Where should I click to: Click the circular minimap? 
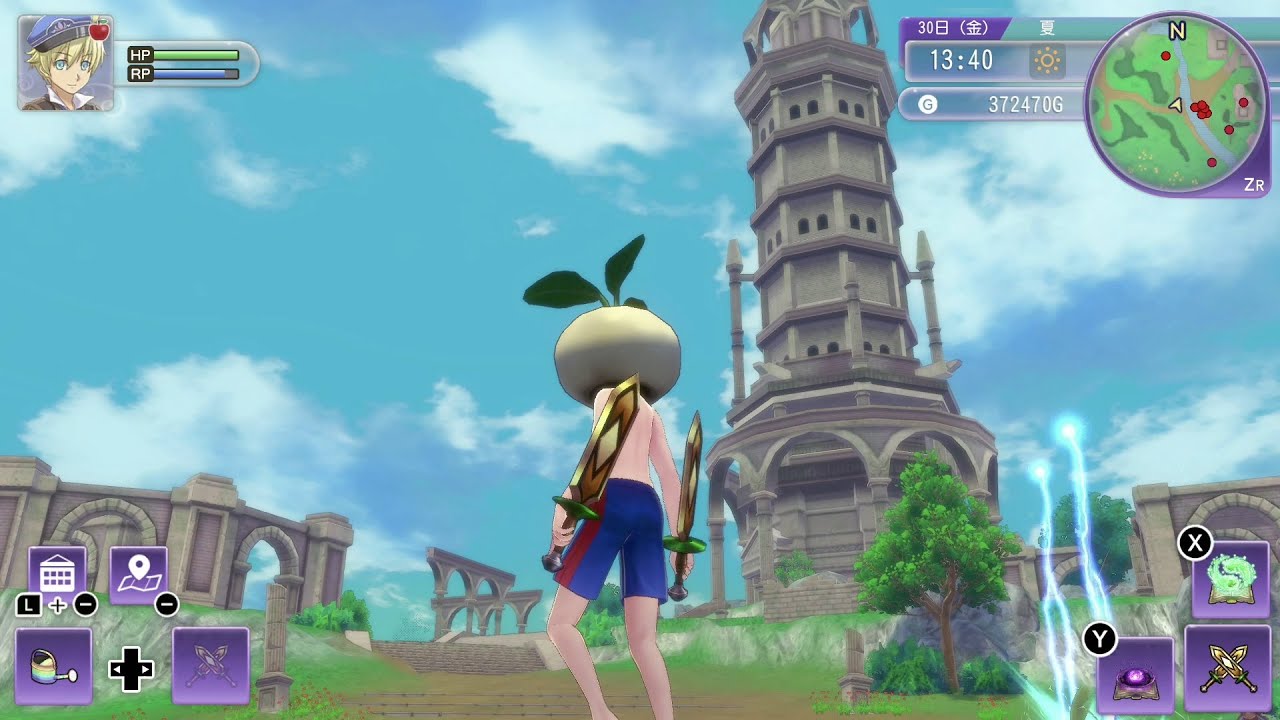[1176, 103]
